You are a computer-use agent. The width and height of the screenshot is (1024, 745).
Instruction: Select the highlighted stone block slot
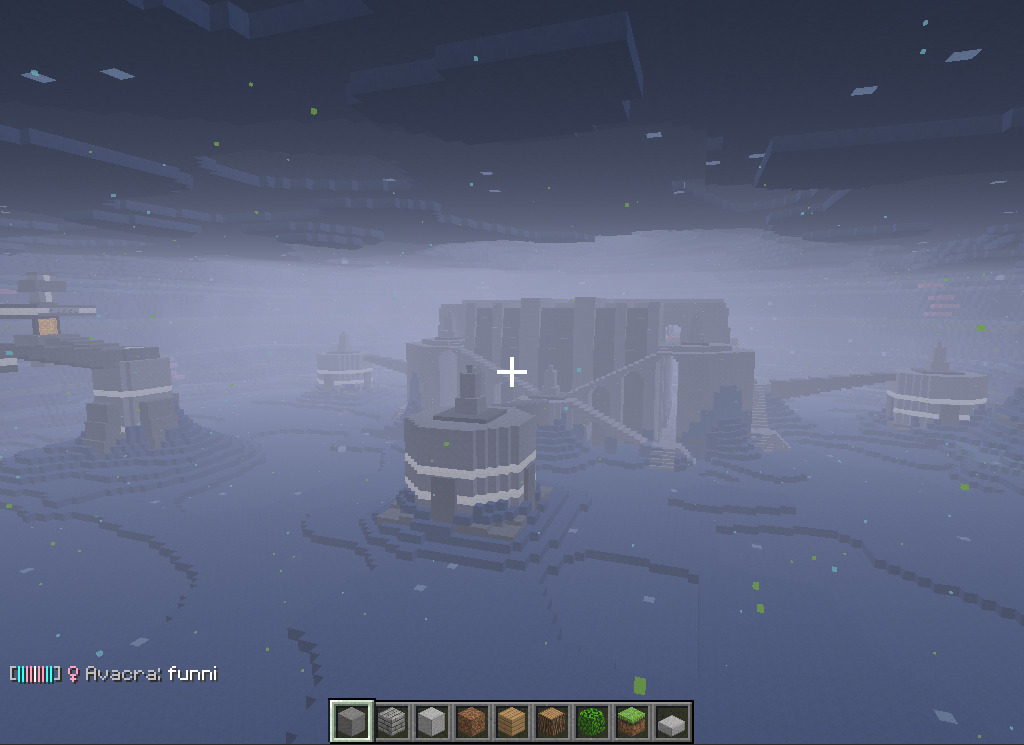(x=352, y=721)
